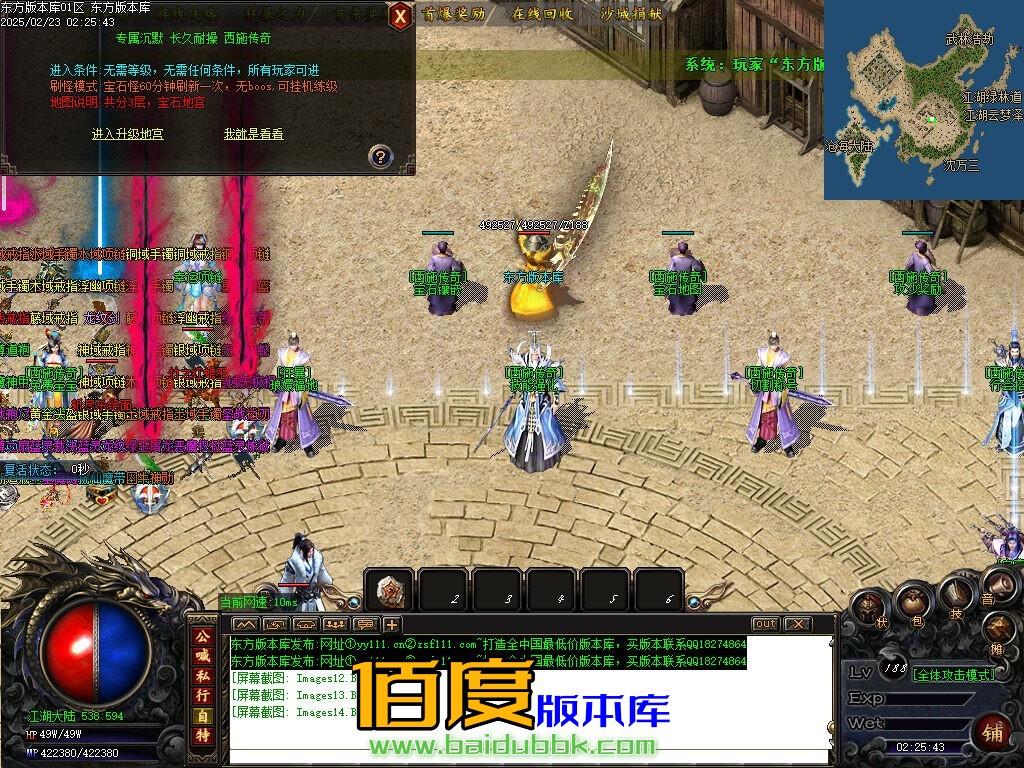1024x768 pixels.
Task: Click the 'out' button above the chat
Action: tap(765, 624)
